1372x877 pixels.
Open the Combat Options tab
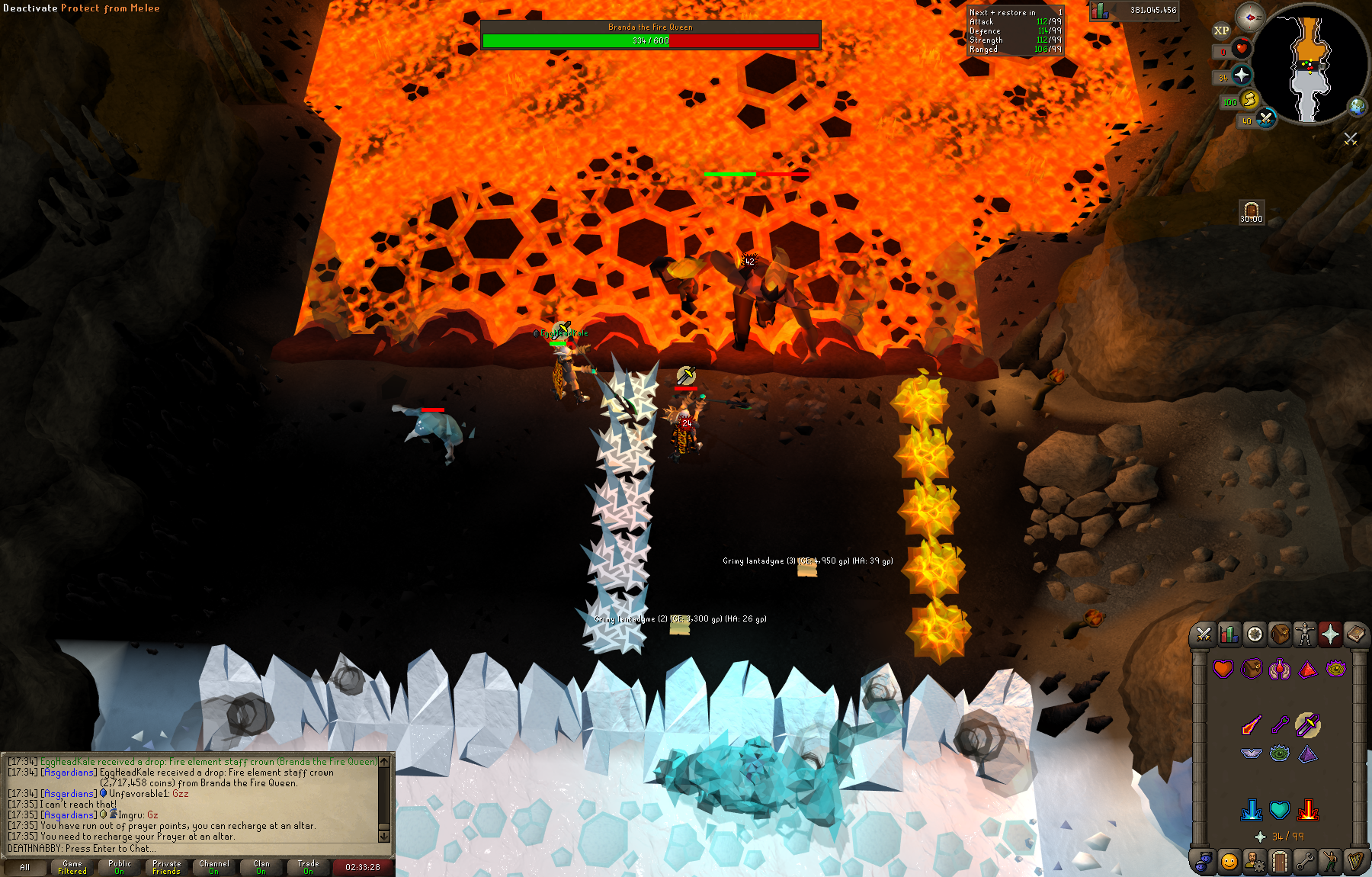click(1204, 634)
